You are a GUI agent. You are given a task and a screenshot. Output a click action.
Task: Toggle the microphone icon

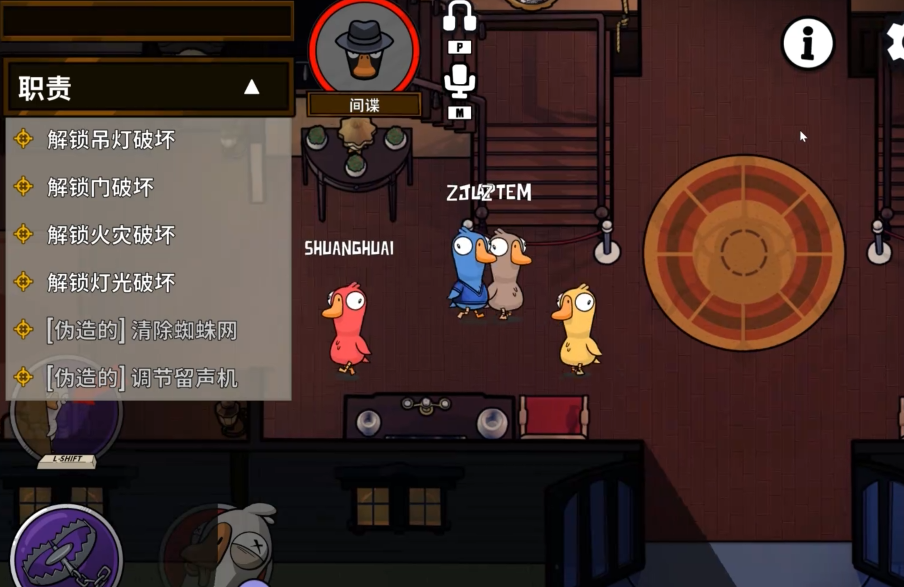pyautogui.click(x=460, y=80)
